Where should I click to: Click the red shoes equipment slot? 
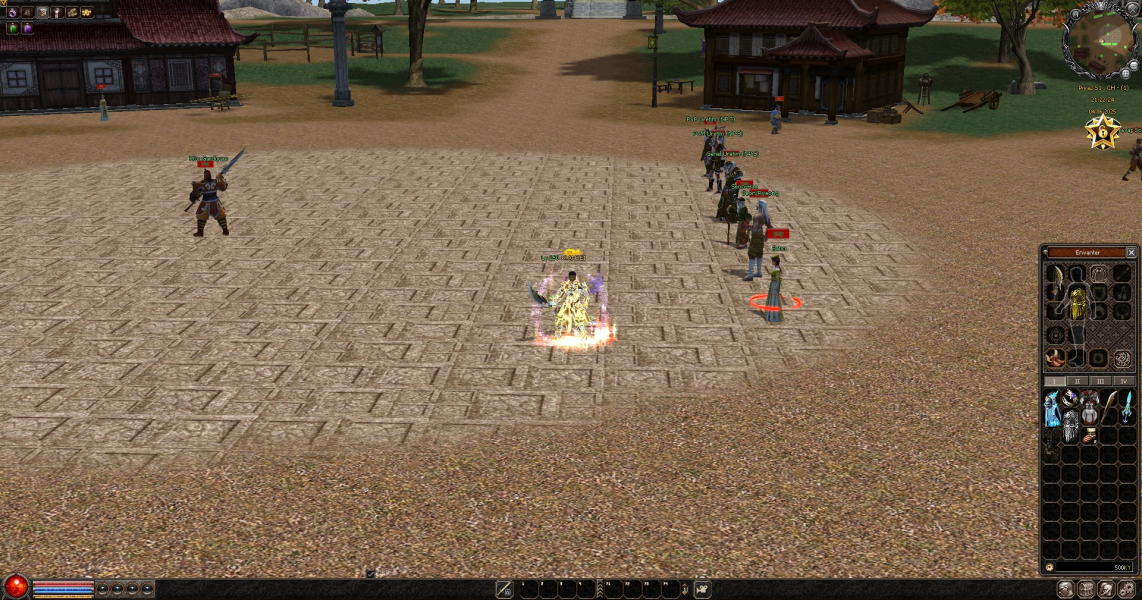coord(1054,357)
